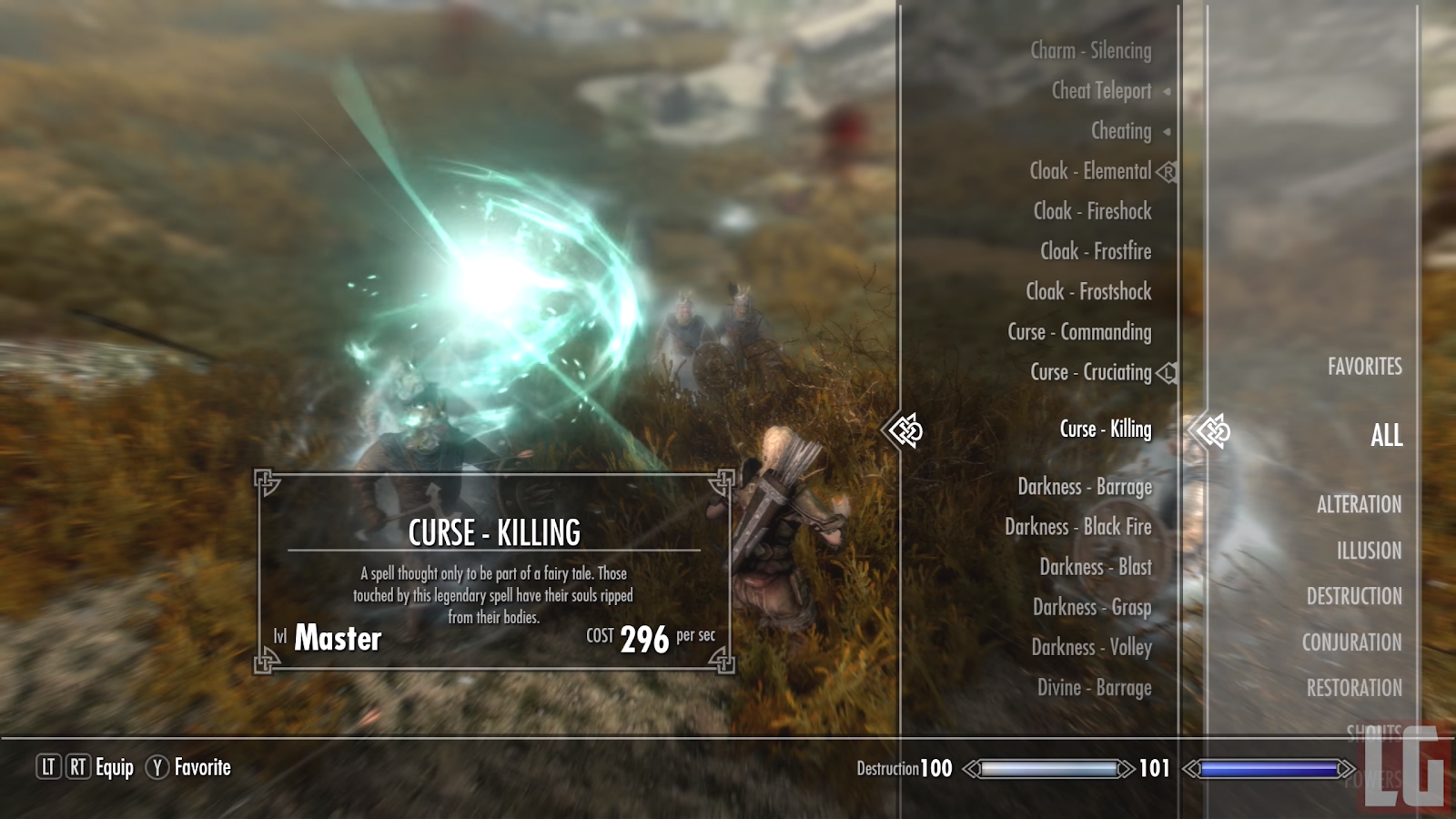Viewport: 1456px width, 819px height.
Task: Choose the Cloak - Fireshock spell
Action: [x=1092, y=211]
